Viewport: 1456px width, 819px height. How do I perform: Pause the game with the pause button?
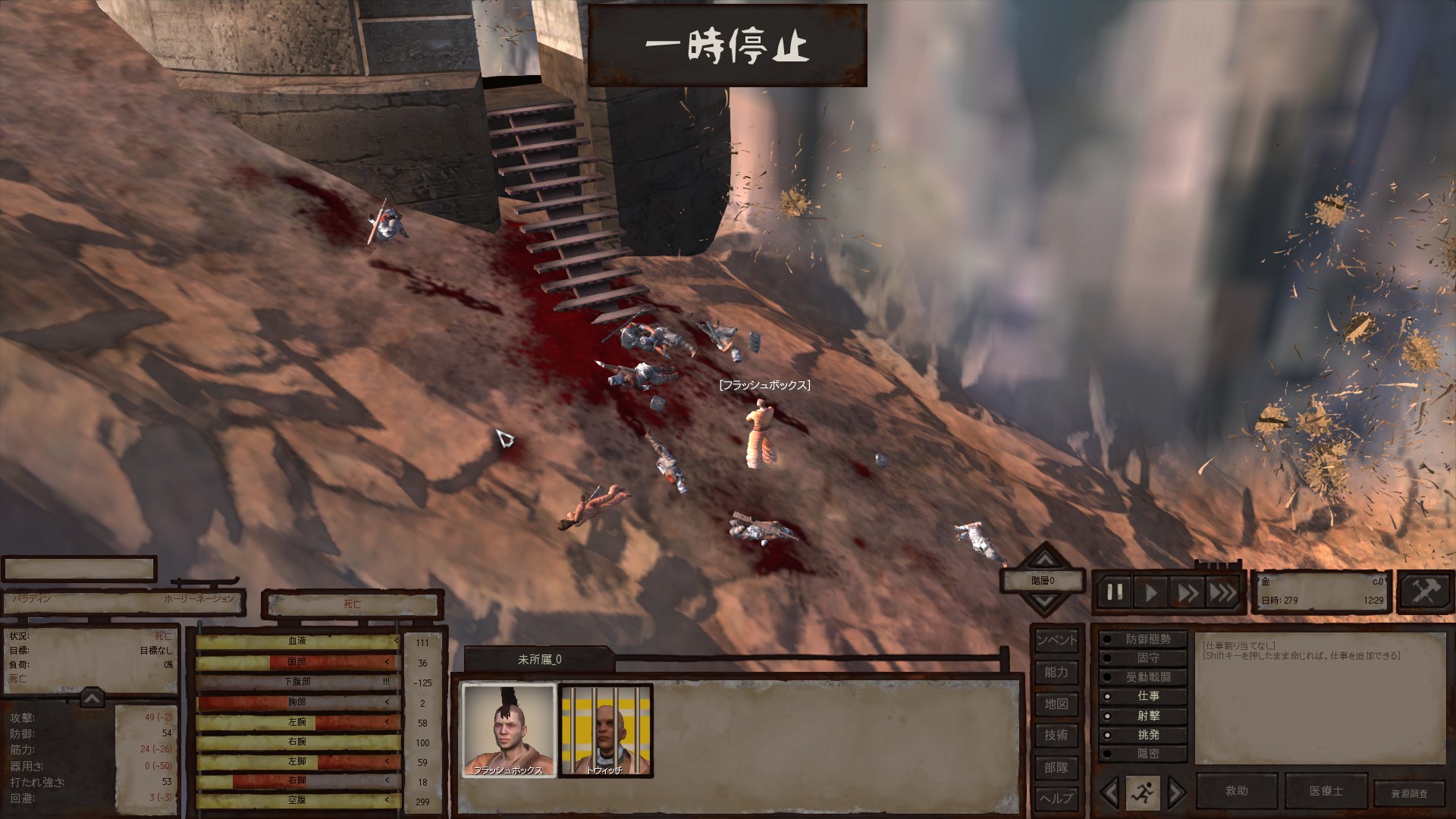tap(1115, 592)
